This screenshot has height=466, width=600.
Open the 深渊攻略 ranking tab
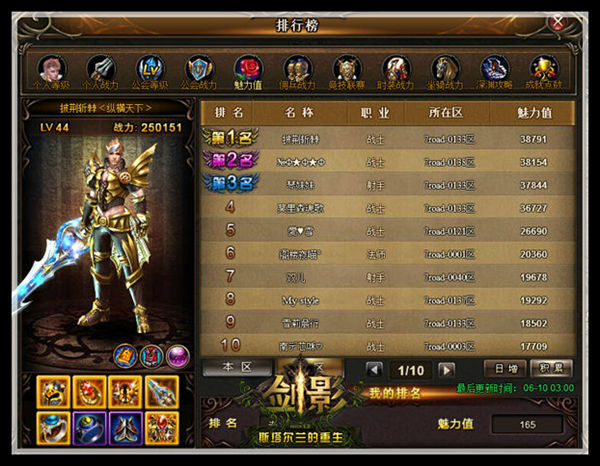pyautogui.click(x=494, y=70)
